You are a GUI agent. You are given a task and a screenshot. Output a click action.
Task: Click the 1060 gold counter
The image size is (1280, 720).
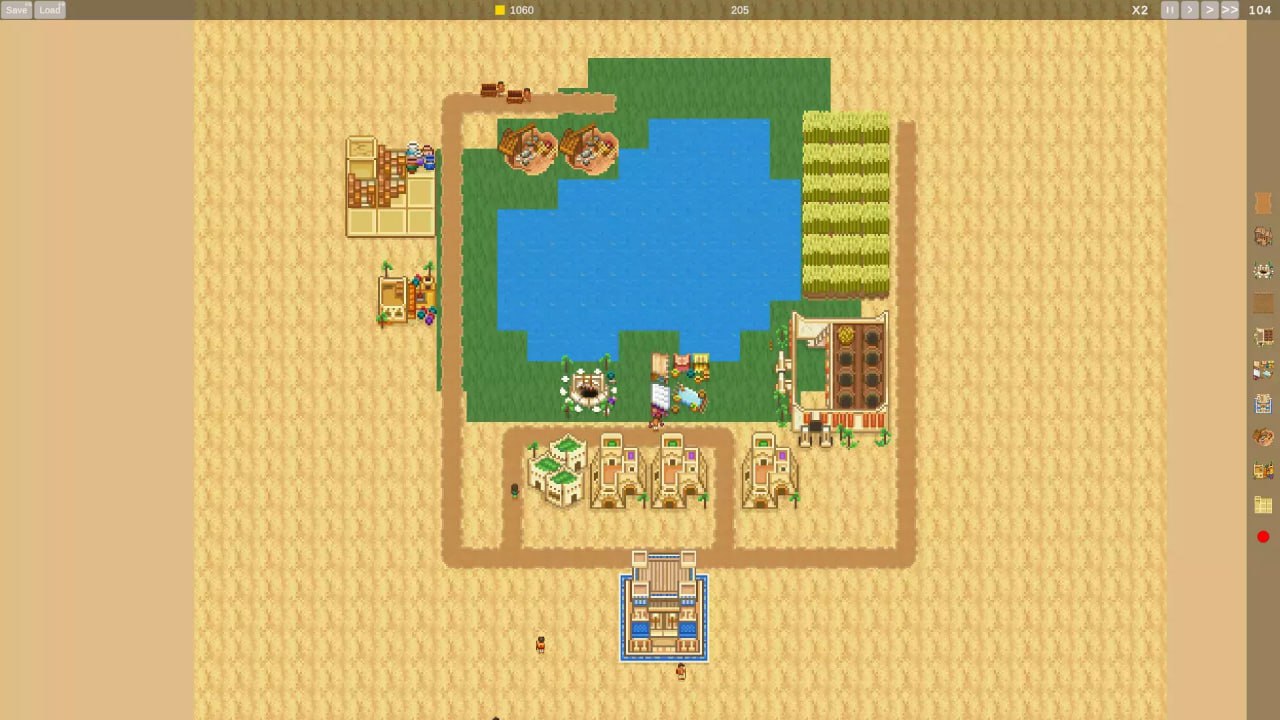[521, 9]
